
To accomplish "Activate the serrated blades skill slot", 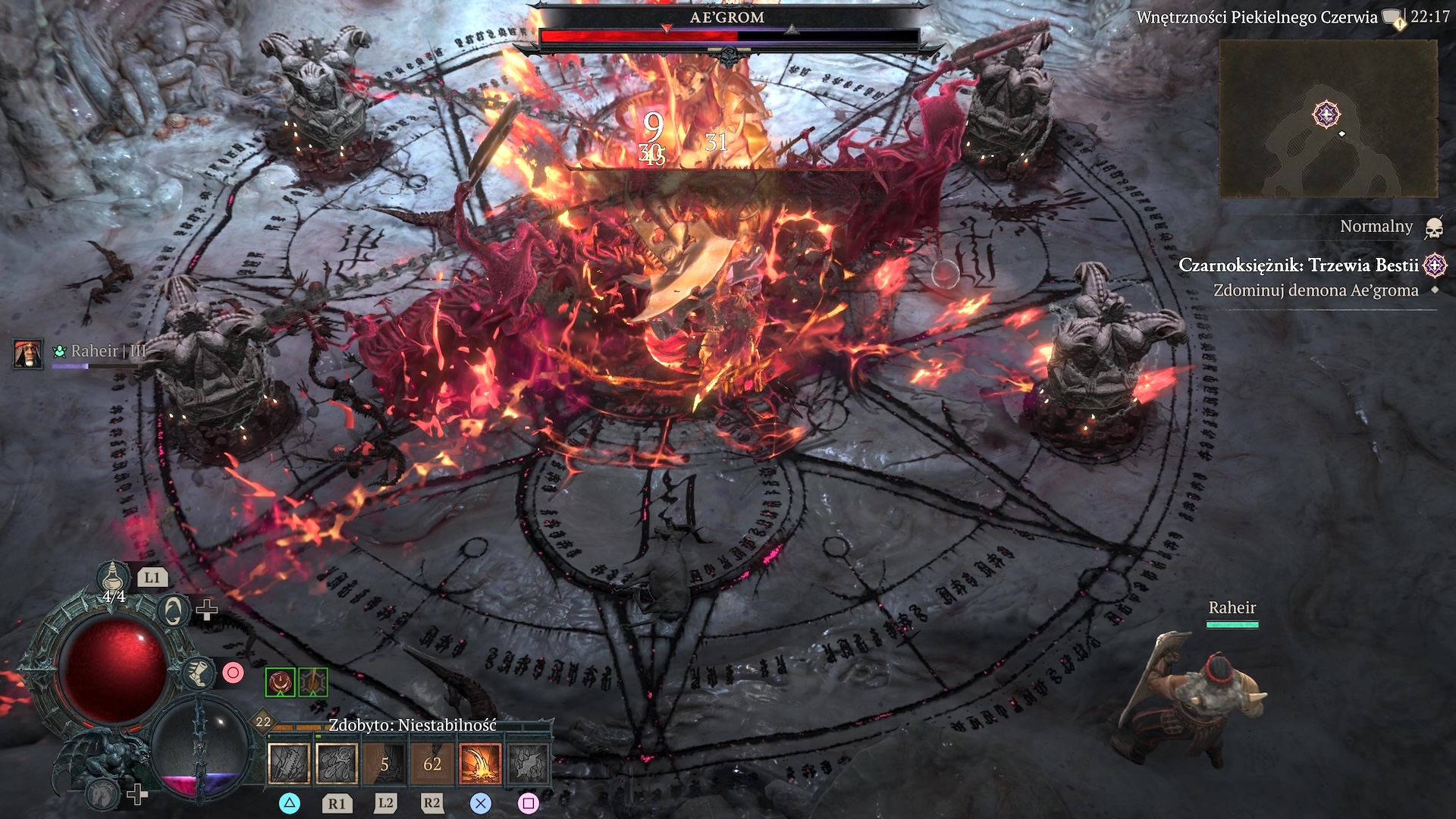I will 289,763.
